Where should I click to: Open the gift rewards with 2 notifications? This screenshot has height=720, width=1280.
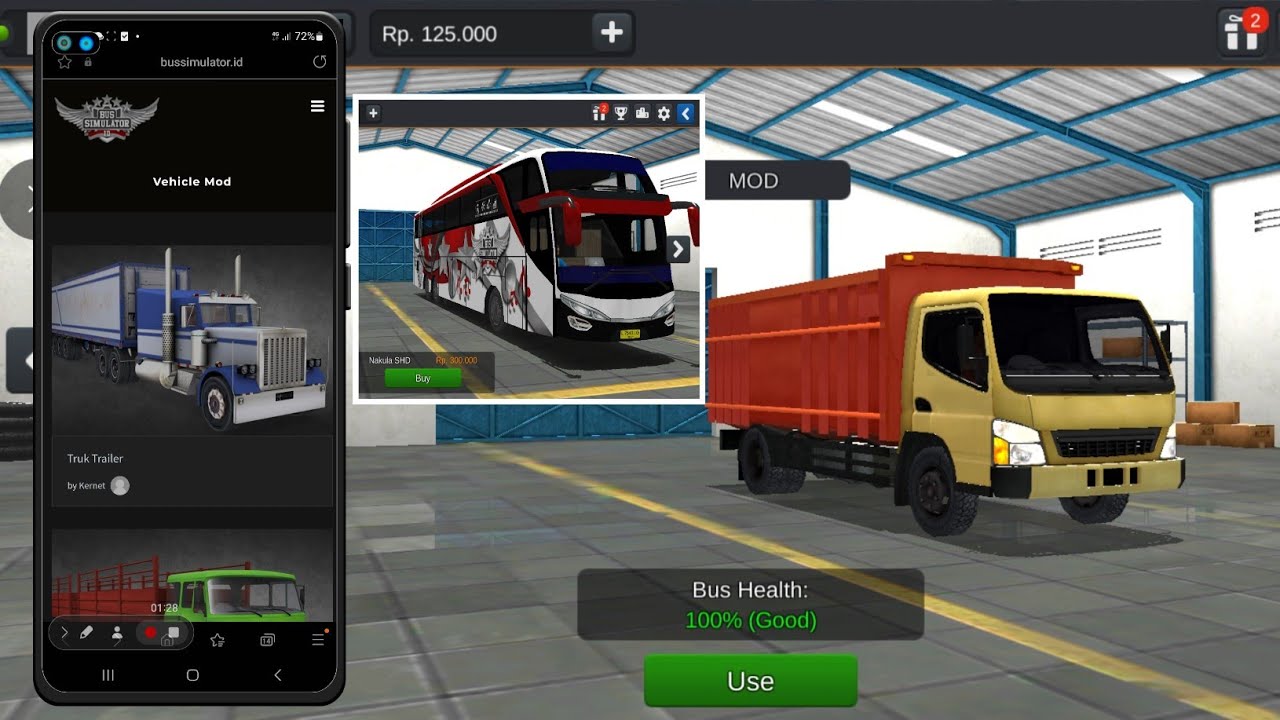point(599,114)
